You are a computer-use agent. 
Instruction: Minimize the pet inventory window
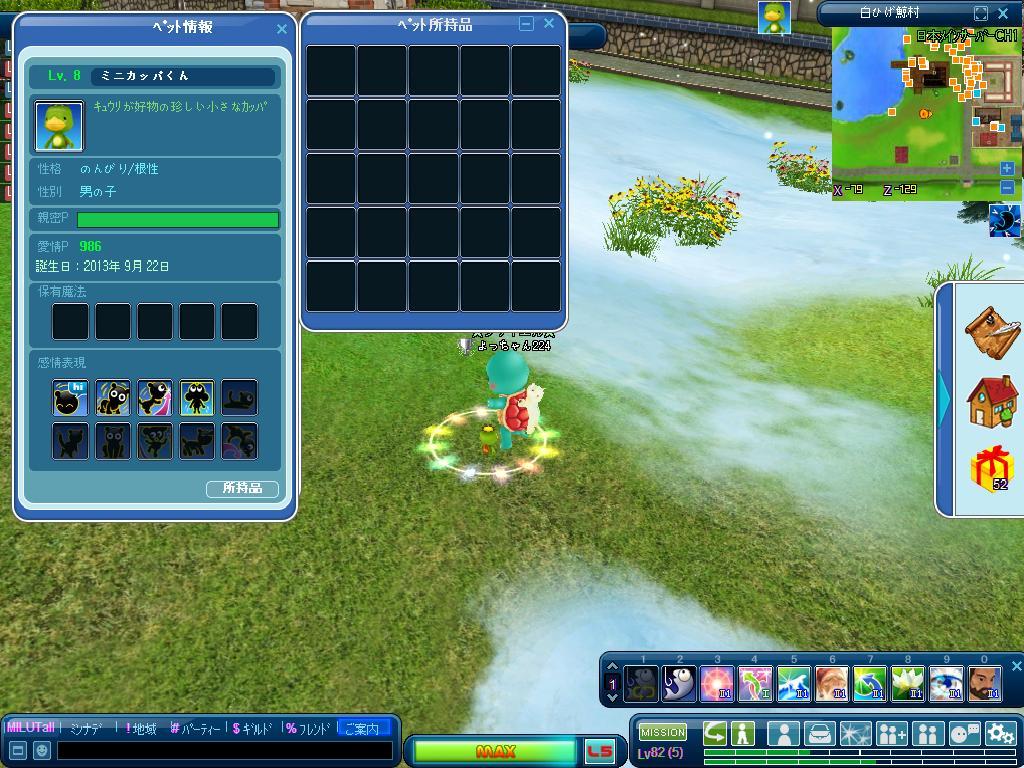point(526,24)
